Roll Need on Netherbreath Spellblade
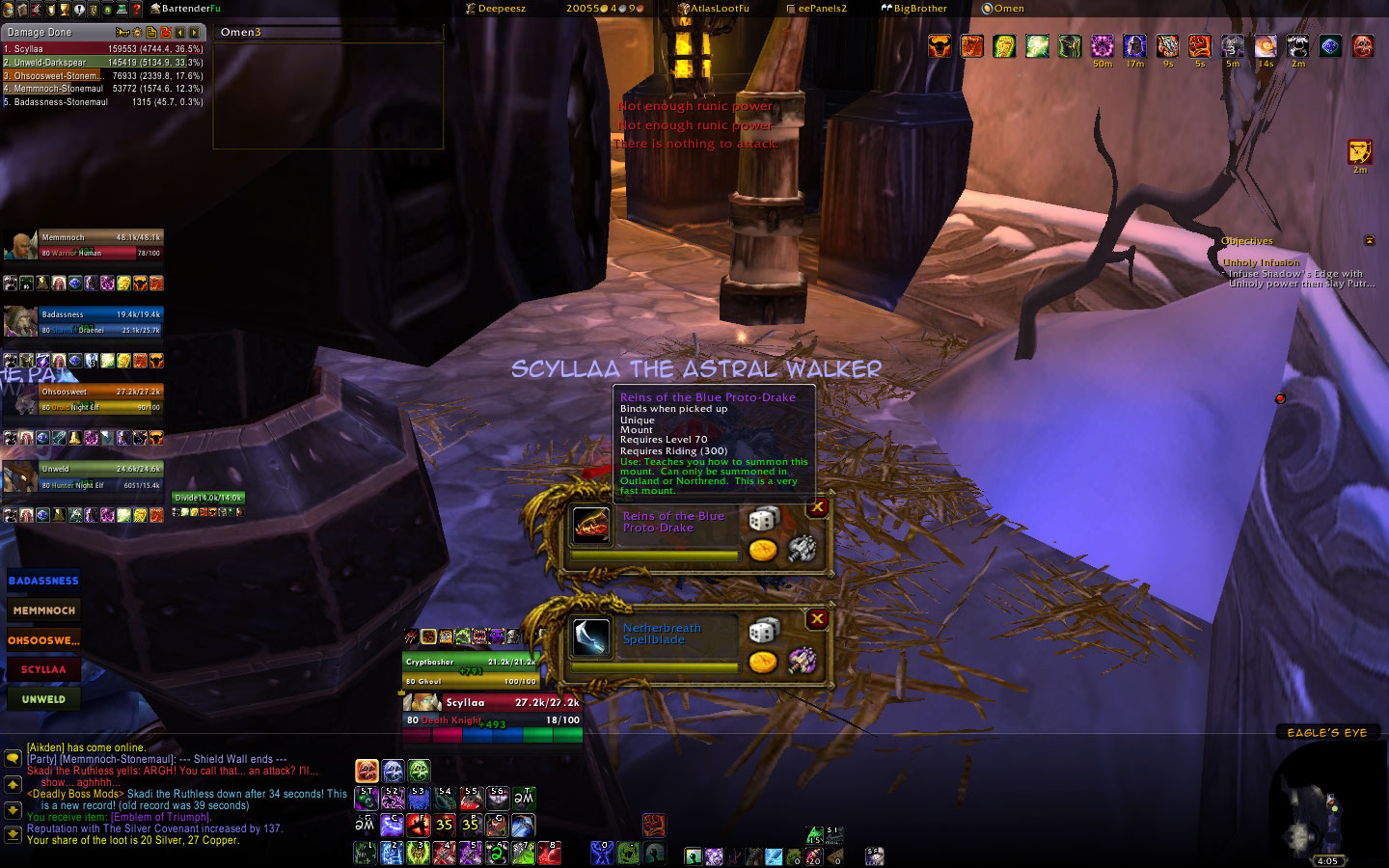Viewport: 1389px width, 868px height. tap(763, 631)
